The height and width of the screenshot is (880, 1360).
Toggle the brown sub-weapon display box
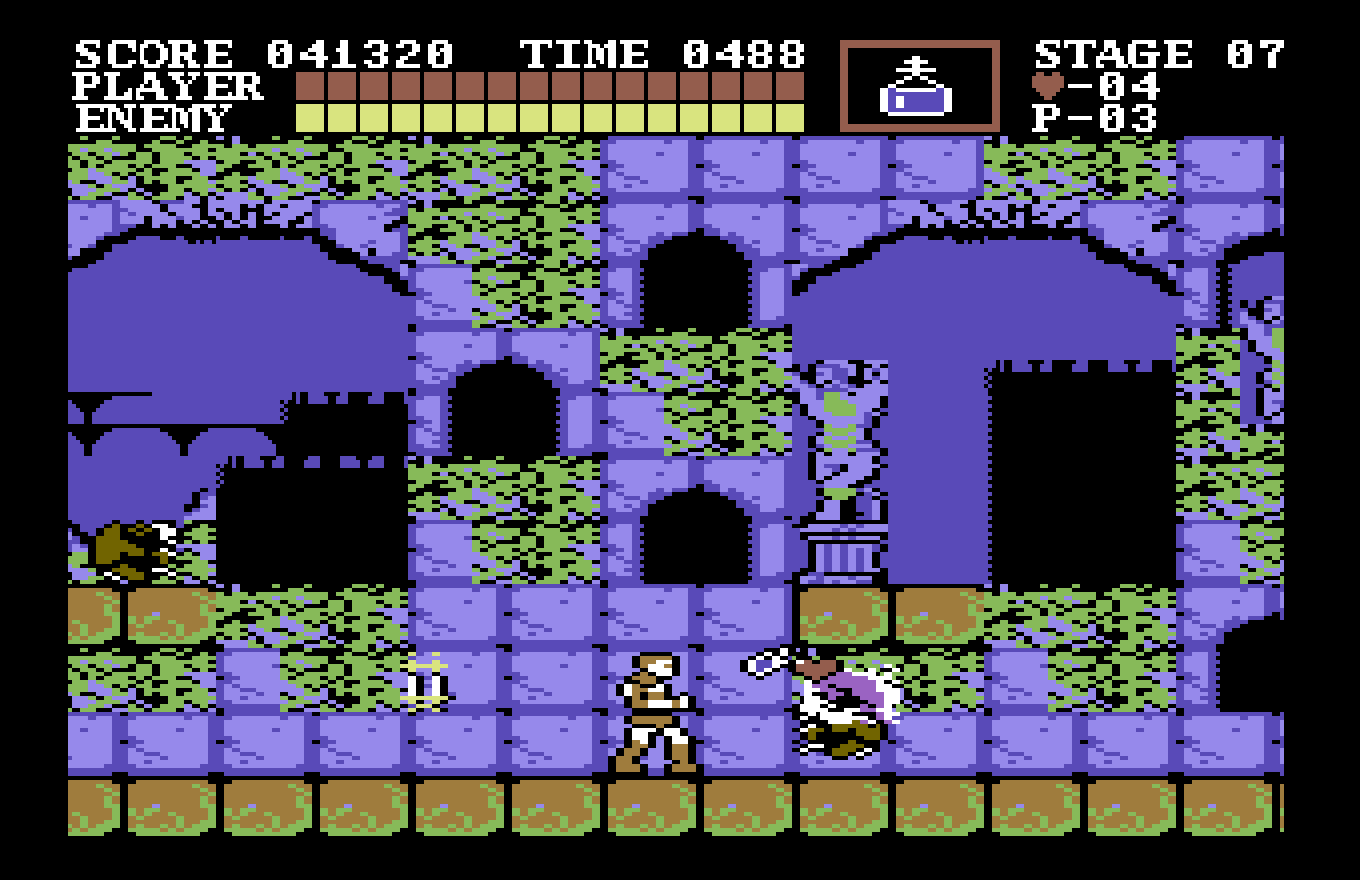point(920,85)
